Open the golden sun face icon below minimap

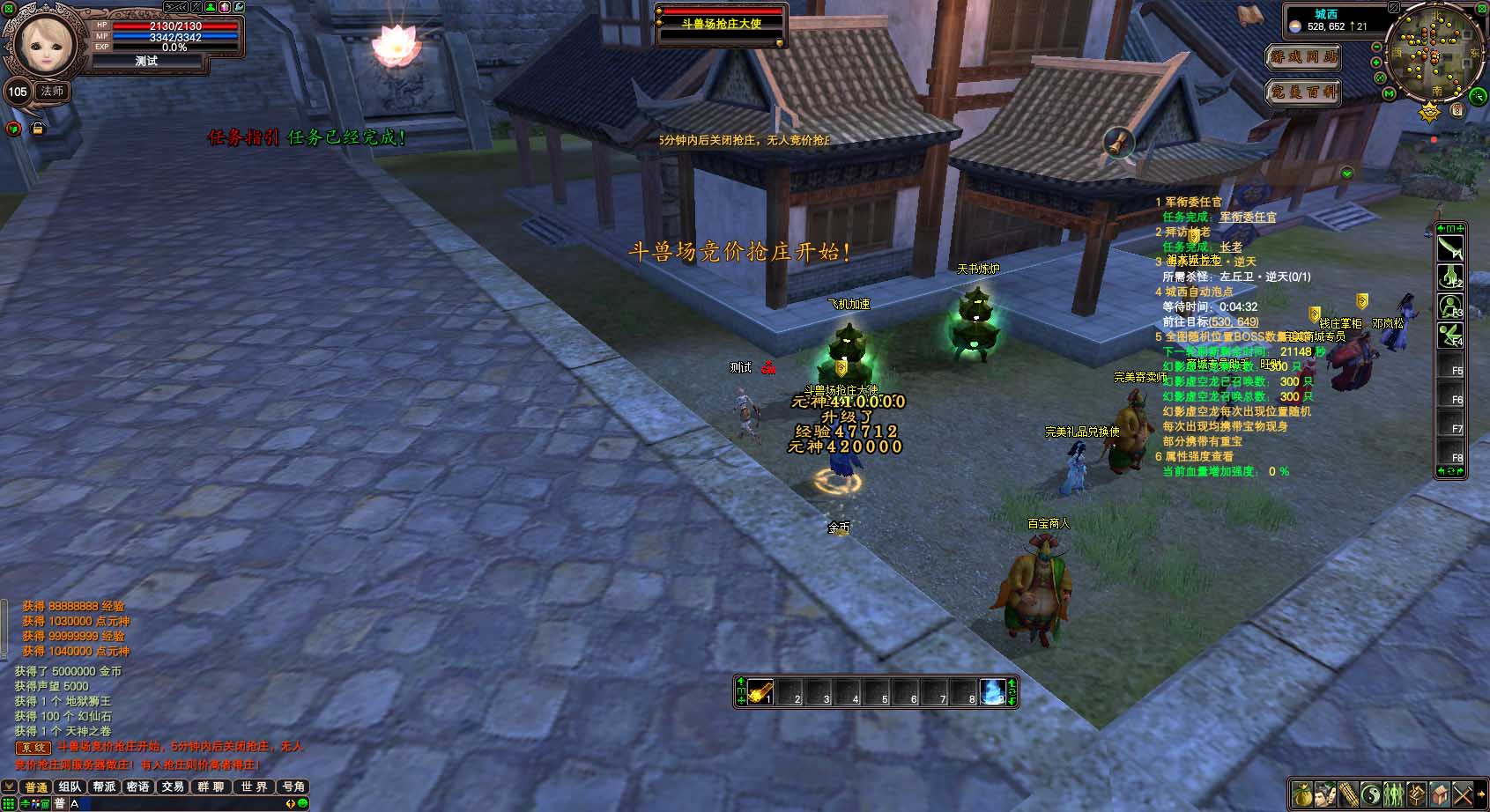click(1429, 113)
